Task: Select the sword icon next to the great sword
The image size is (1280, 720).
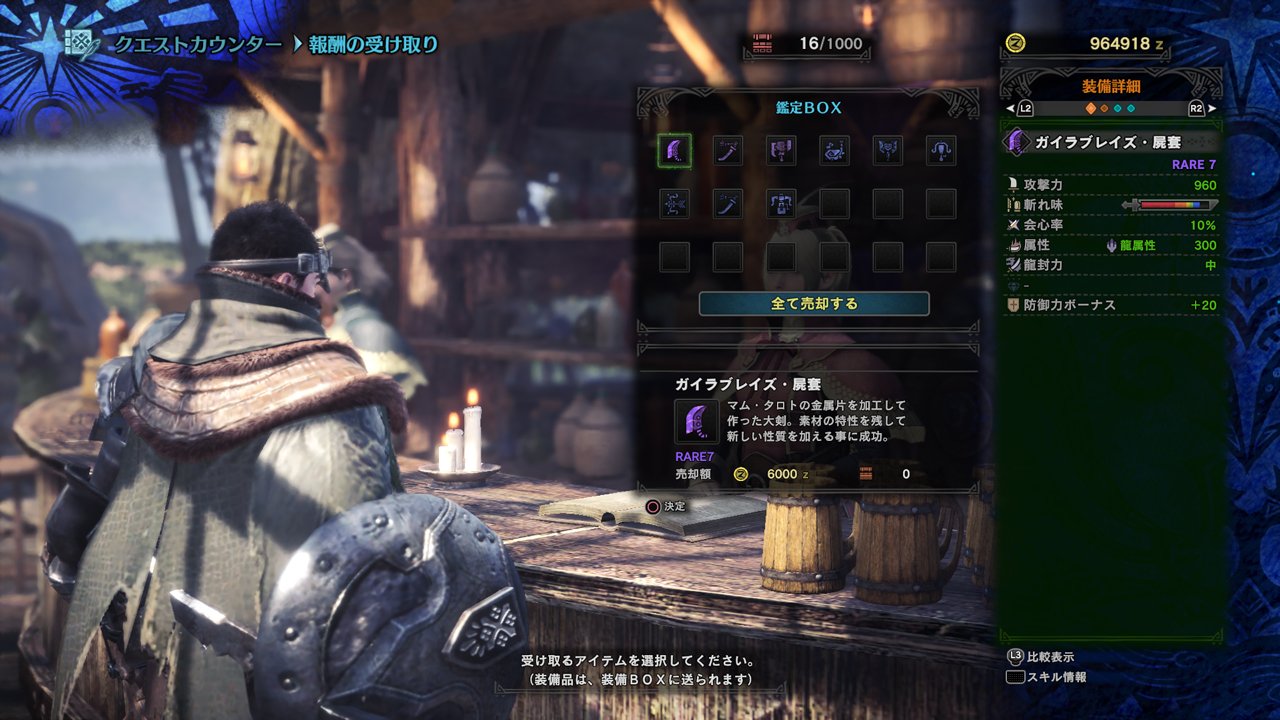Action: [728, 150]
